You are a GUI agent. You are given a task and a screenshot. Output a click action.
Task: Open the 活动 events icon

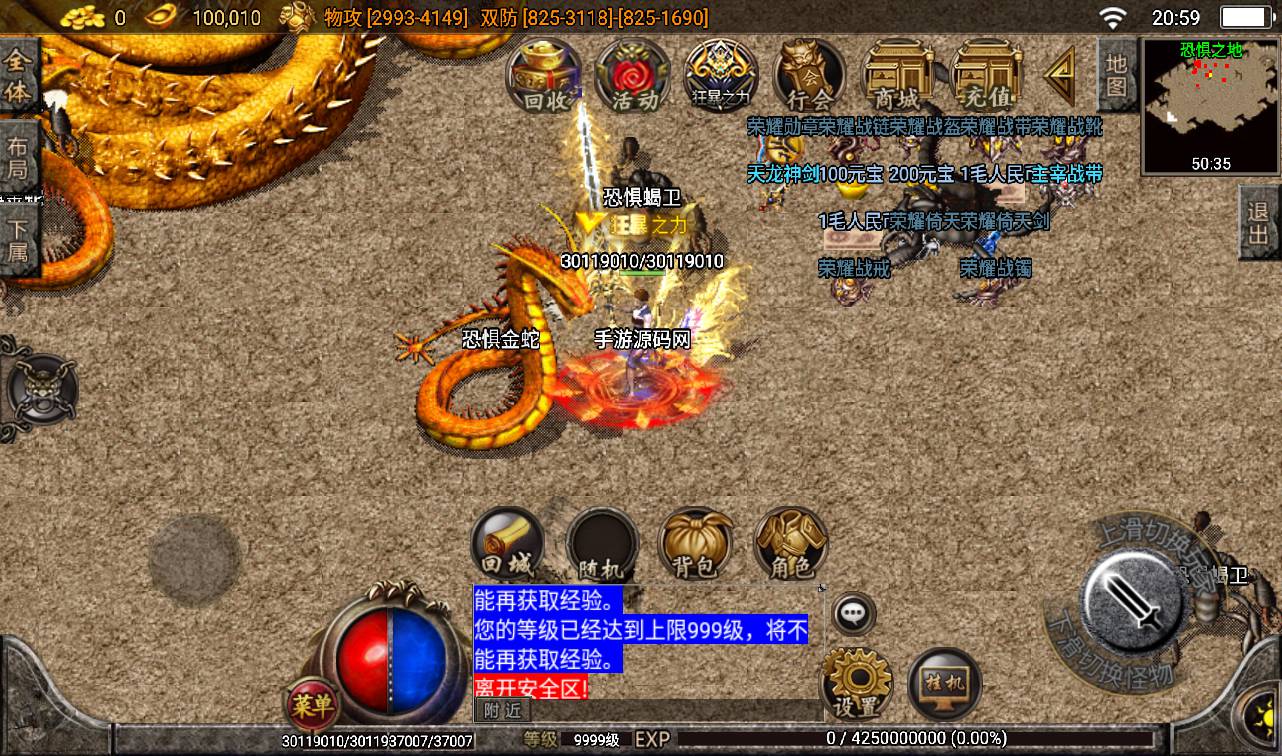tap(634, 75)
